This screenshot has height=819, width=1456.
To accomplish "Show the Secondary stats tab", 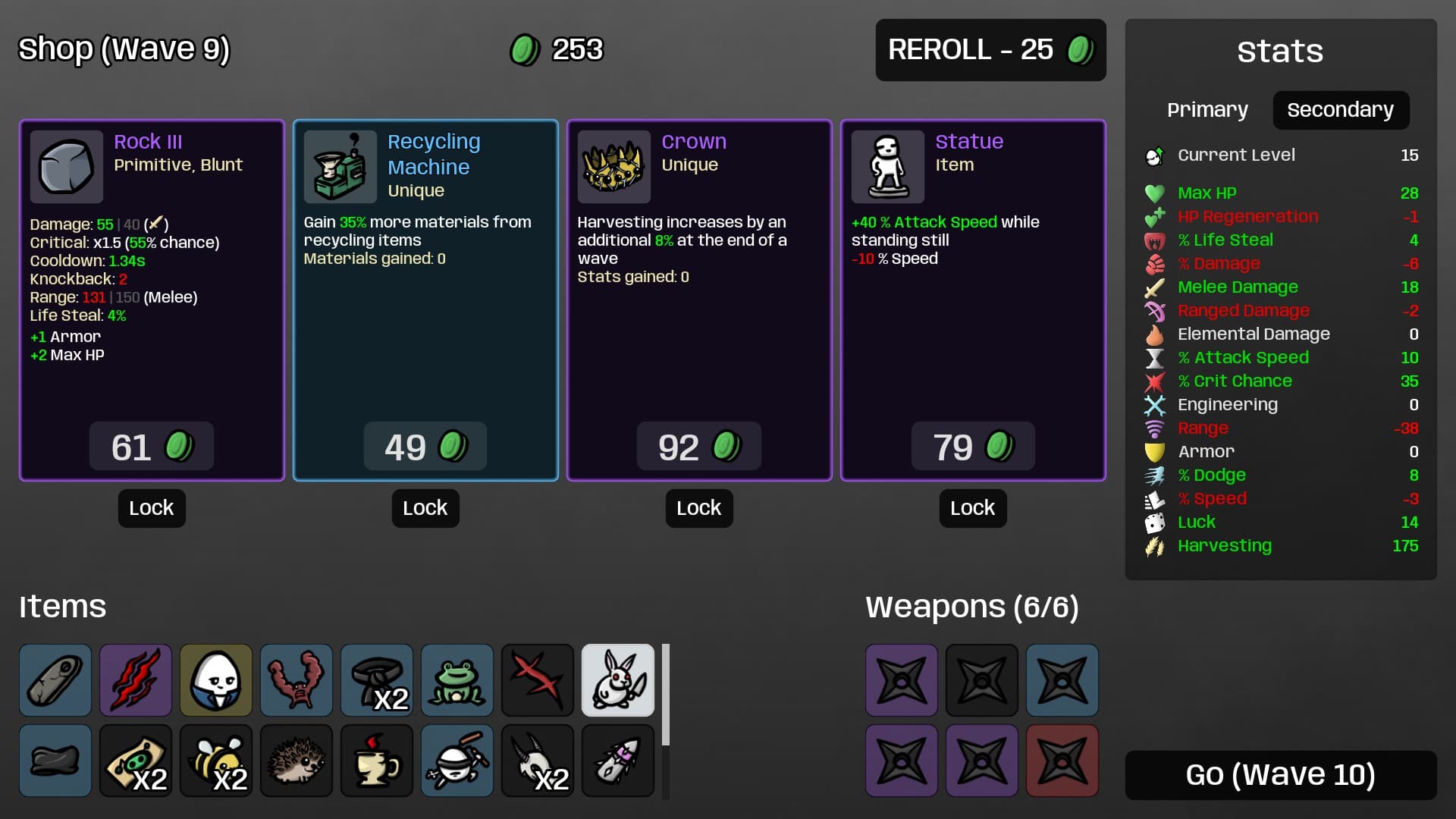I will (x=1340, y=110).
